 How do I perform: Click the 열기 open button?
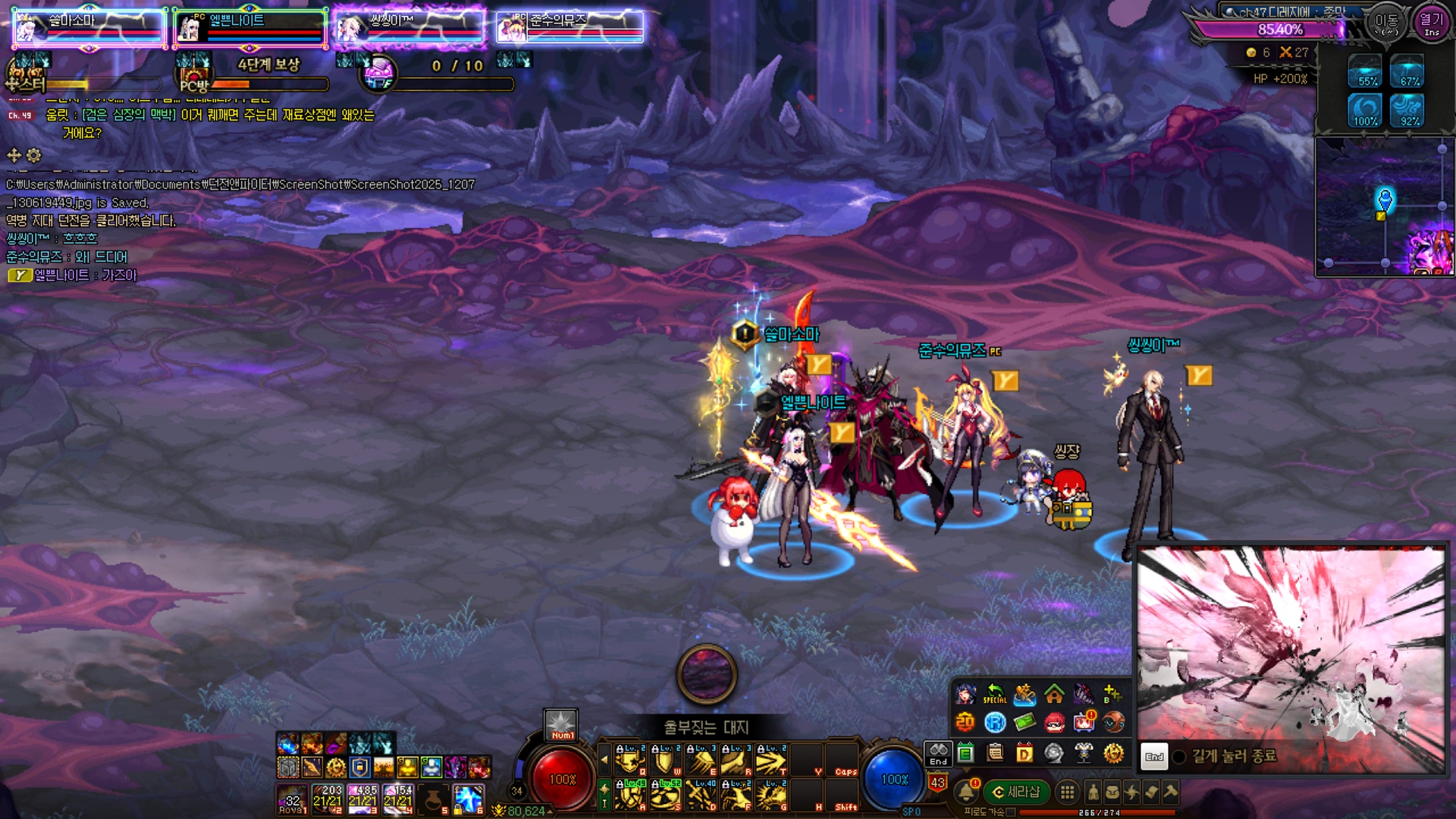(x=1432, y=23)
